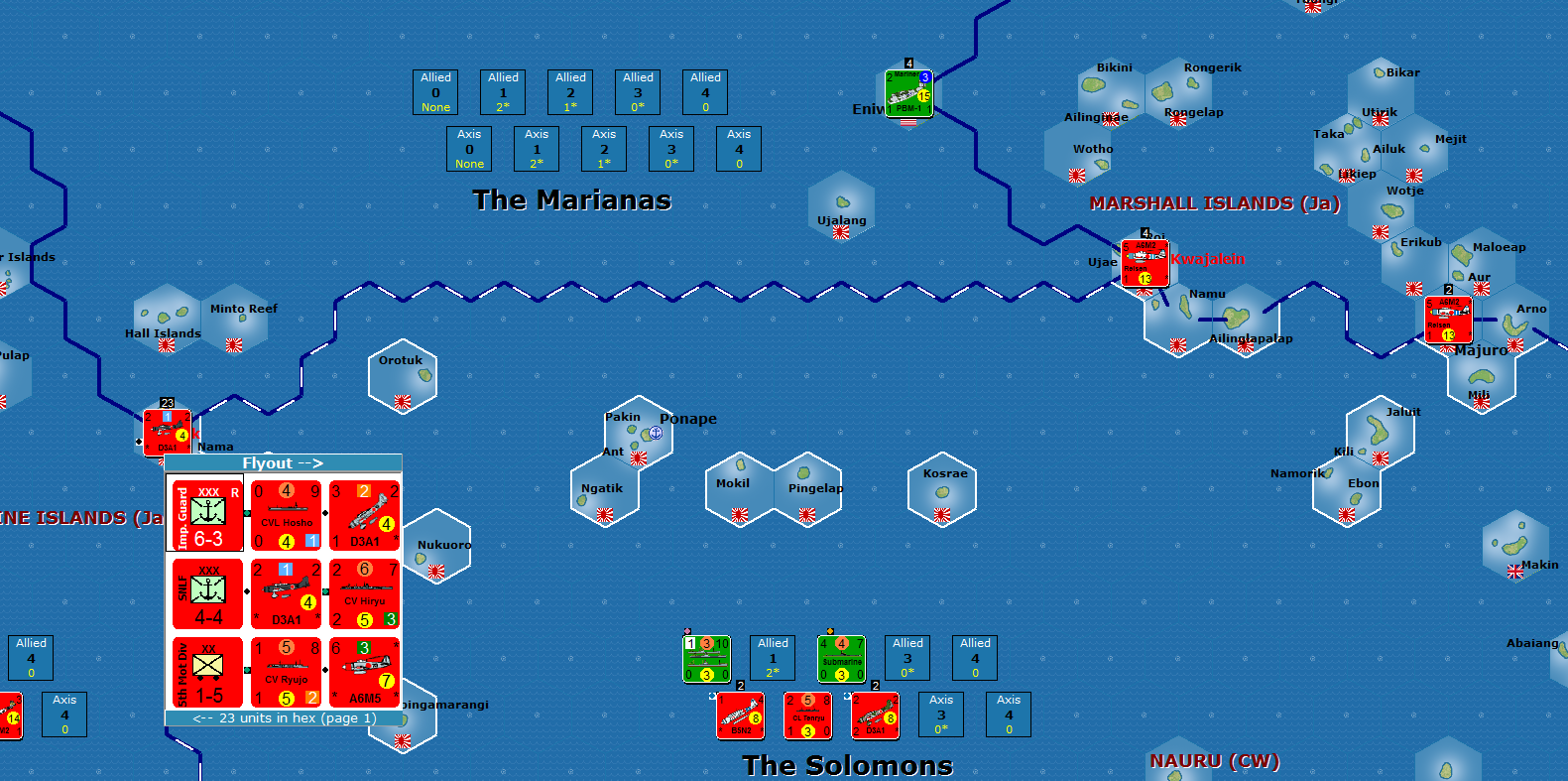Select the CVL Hosho carrier counter
This screenshot has width=1568, height=781.
coord(285,514)
